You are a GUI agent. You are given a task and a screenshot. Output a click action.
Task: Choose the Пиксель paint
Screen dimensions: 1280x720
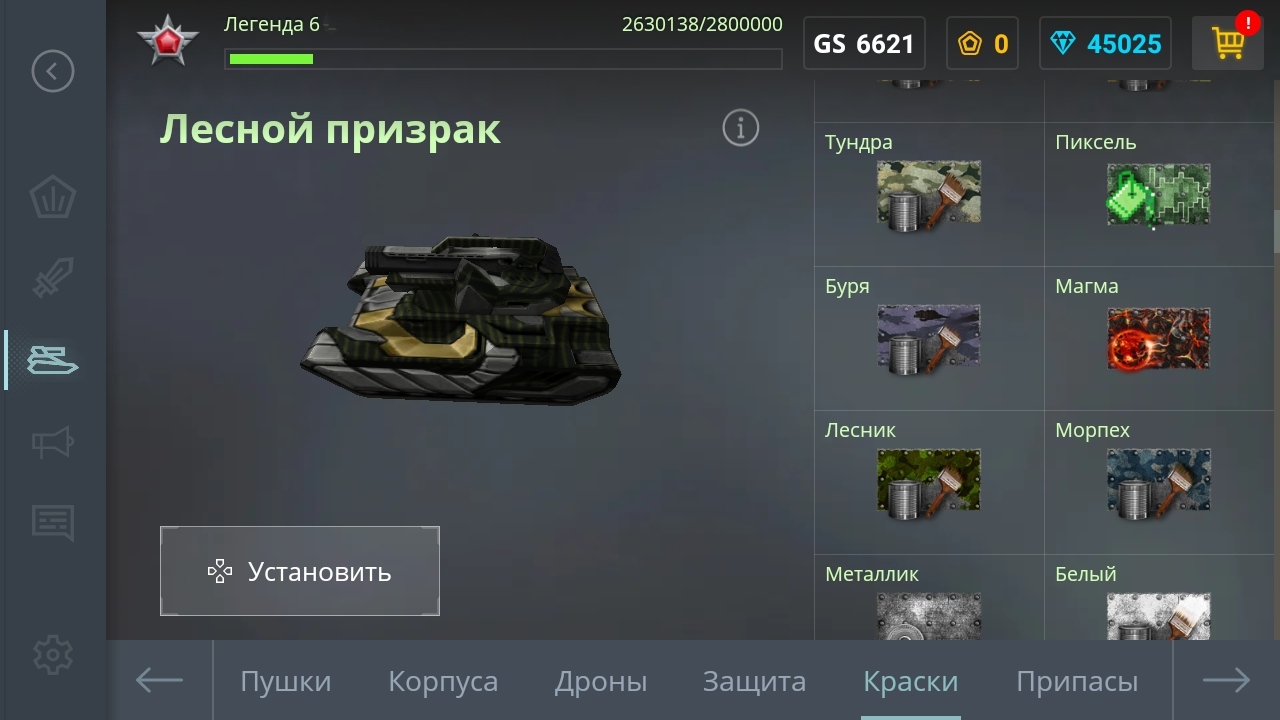1159,195
